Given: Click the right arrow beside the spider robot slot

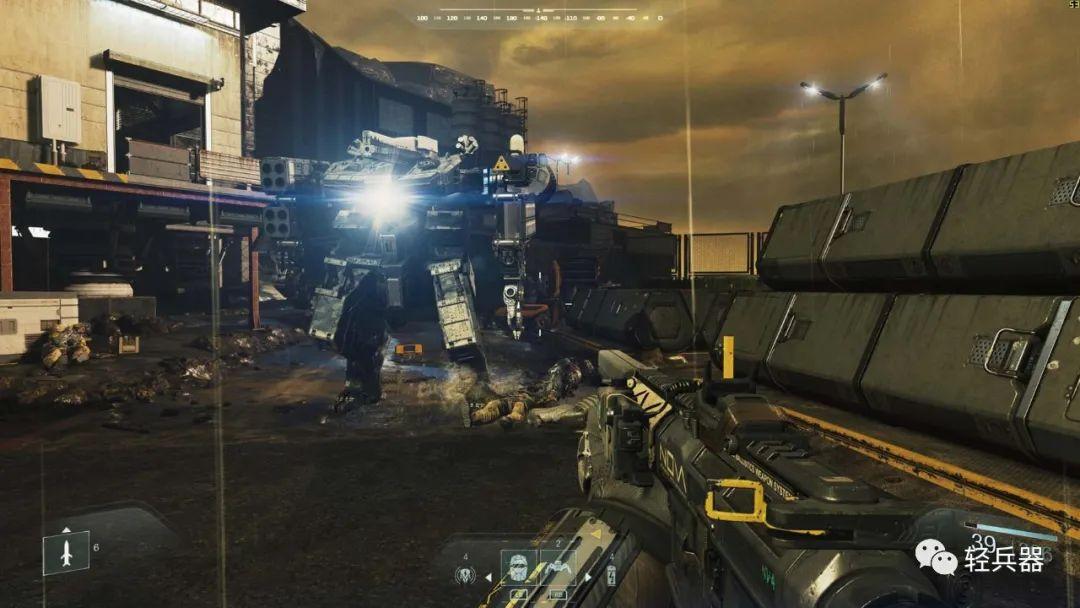Looking at the screenshot, I should point(586,577).
